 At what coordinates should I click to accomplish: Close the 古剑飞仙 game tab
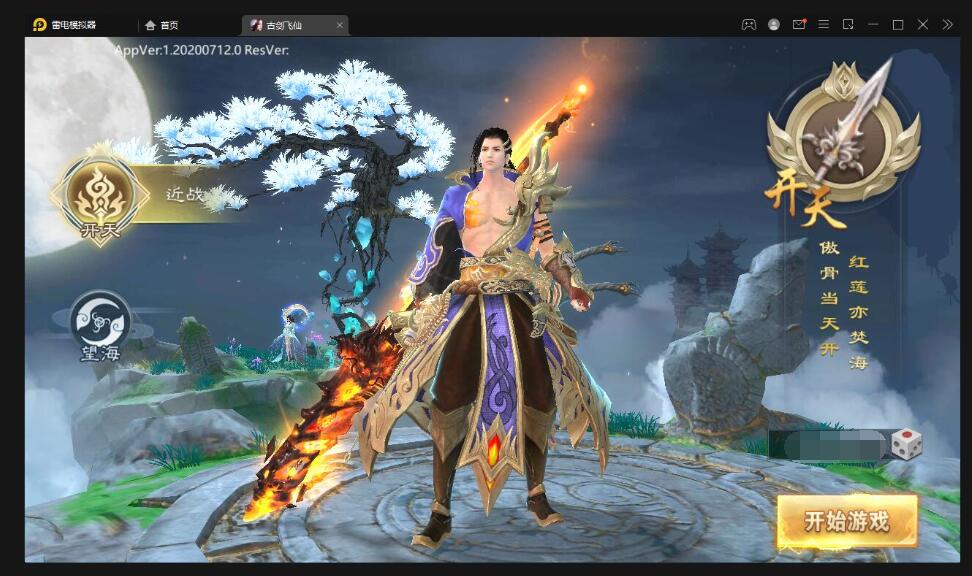[340, 25]
